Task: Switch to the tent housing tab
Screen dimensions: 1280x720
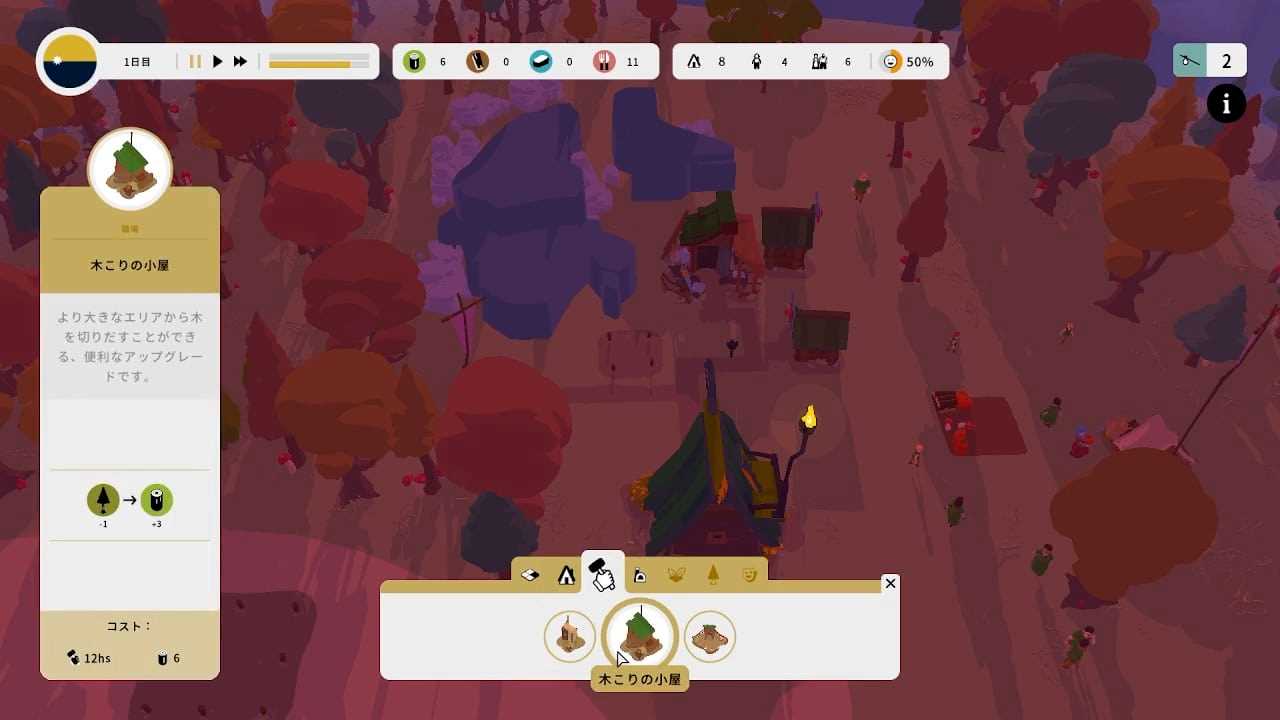Action: pyautogui.click(x=566, y=575)
